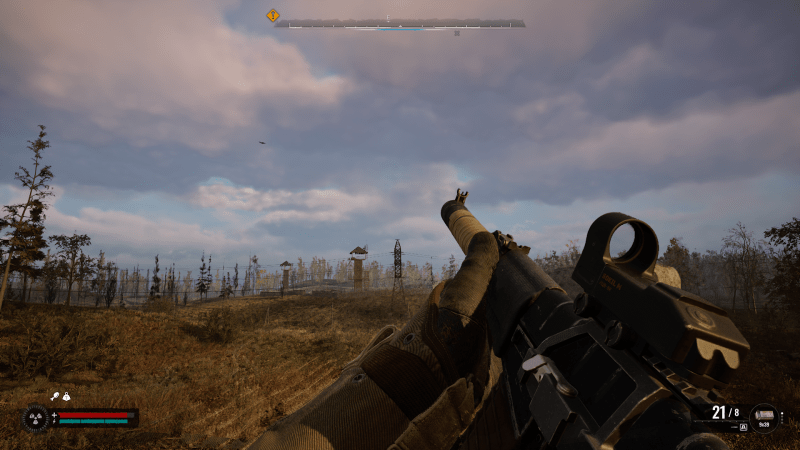Image resolution: width=800 pixels, height=450 pixels.
Task: Click the hunger drumstick status icon
Action: 54,397
